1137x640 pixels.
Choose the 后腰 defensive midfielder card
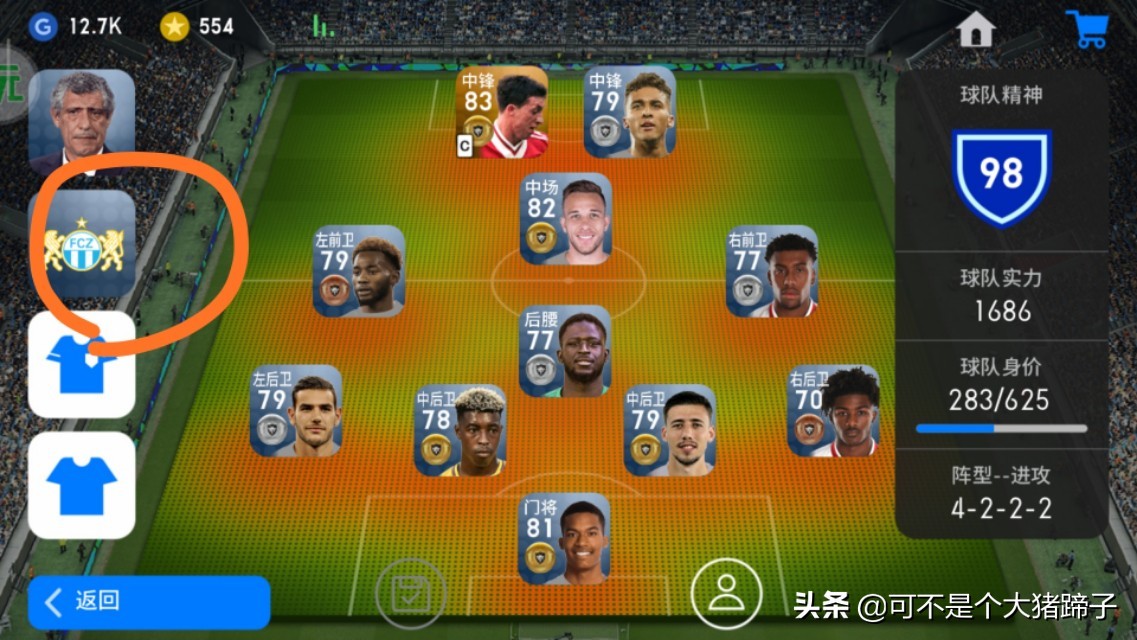566,351
